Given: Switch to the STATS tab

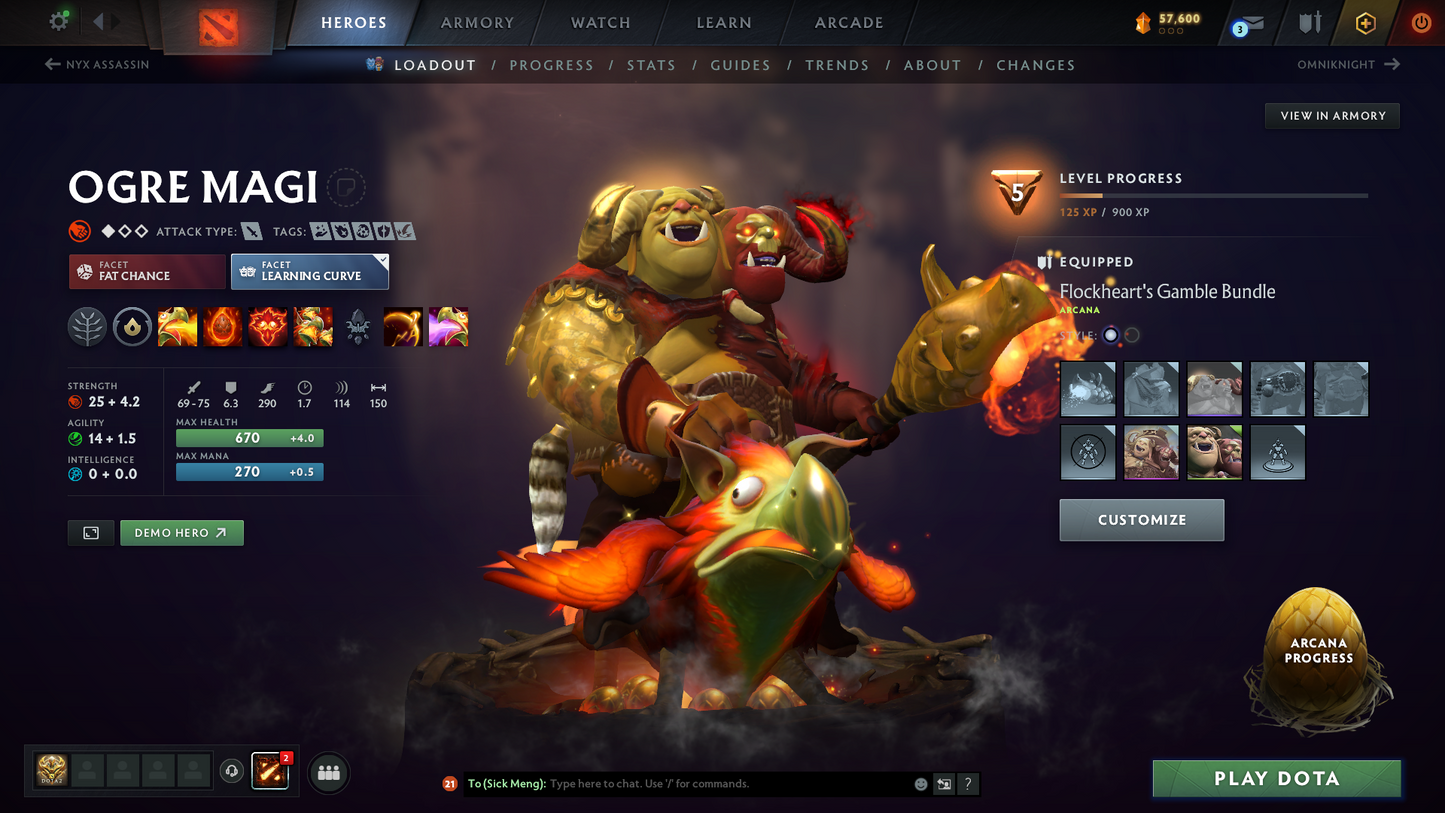Looking at the screenshot, I should (x=651, y=65).
